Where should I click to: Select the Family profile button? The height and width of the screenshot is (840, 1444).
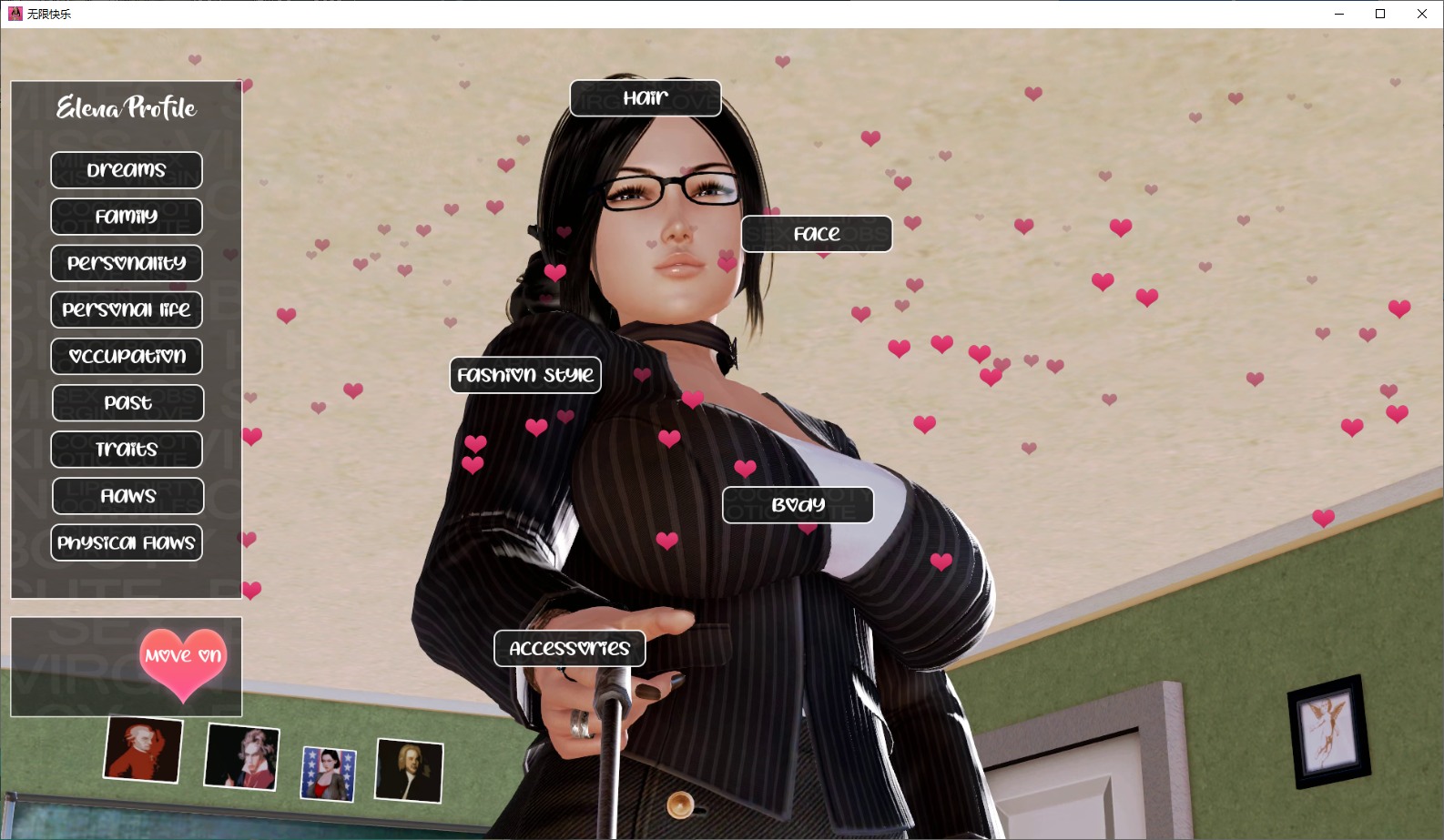pos(127,217)
